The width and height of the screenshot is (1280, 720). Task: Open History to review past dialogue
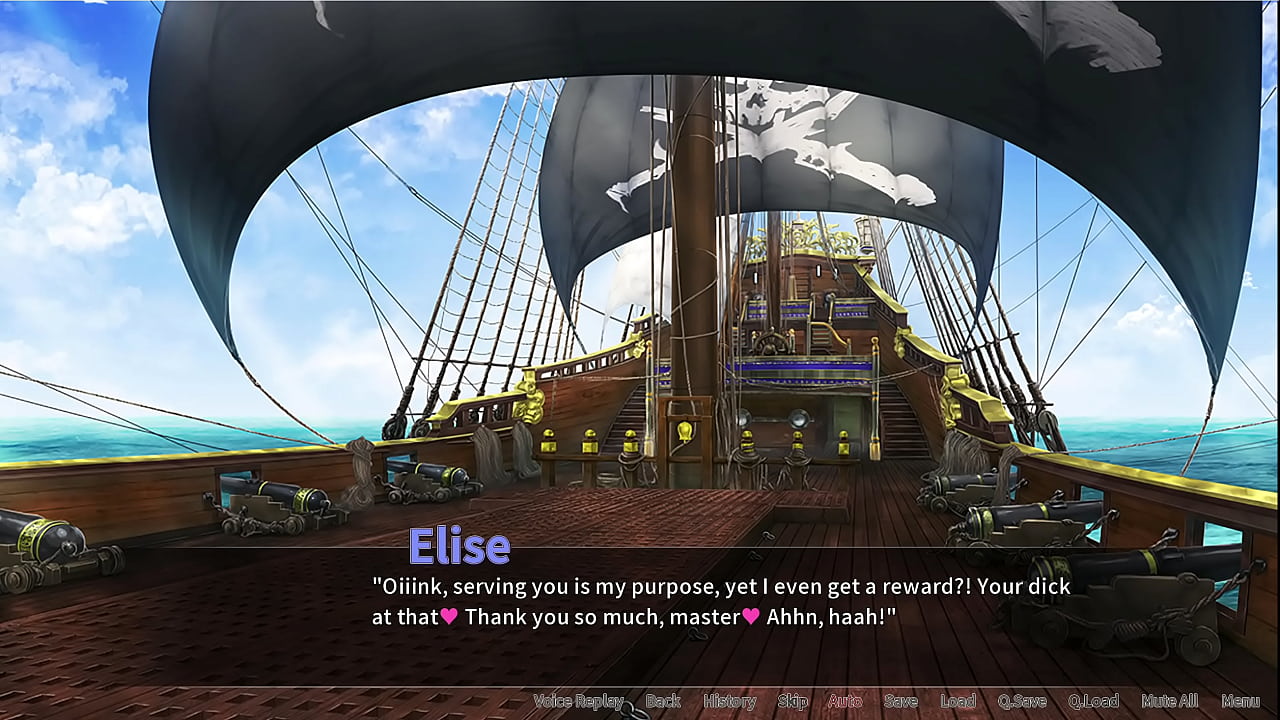click(729, 701)
